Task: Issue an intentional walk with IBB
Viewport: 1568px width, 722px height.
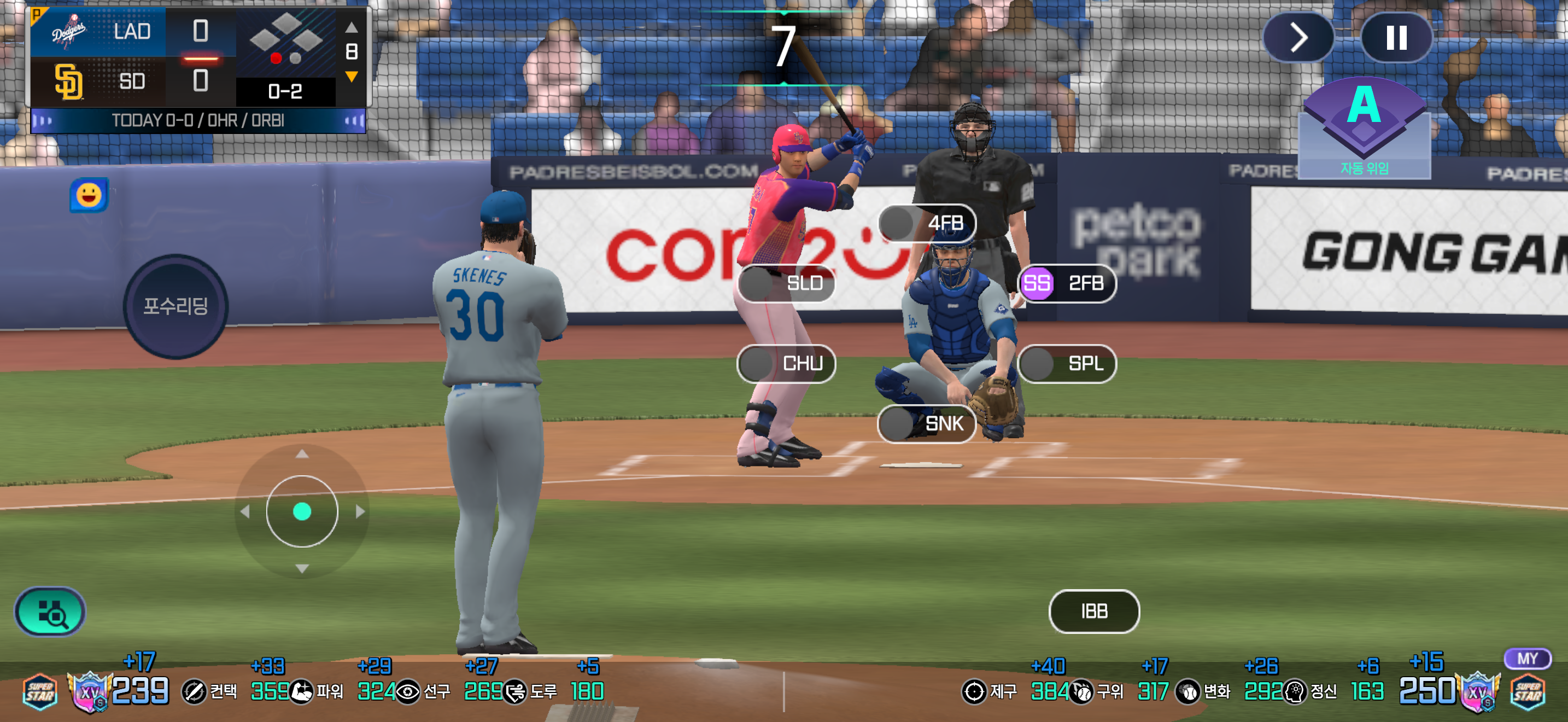Action: (1094, 610)
